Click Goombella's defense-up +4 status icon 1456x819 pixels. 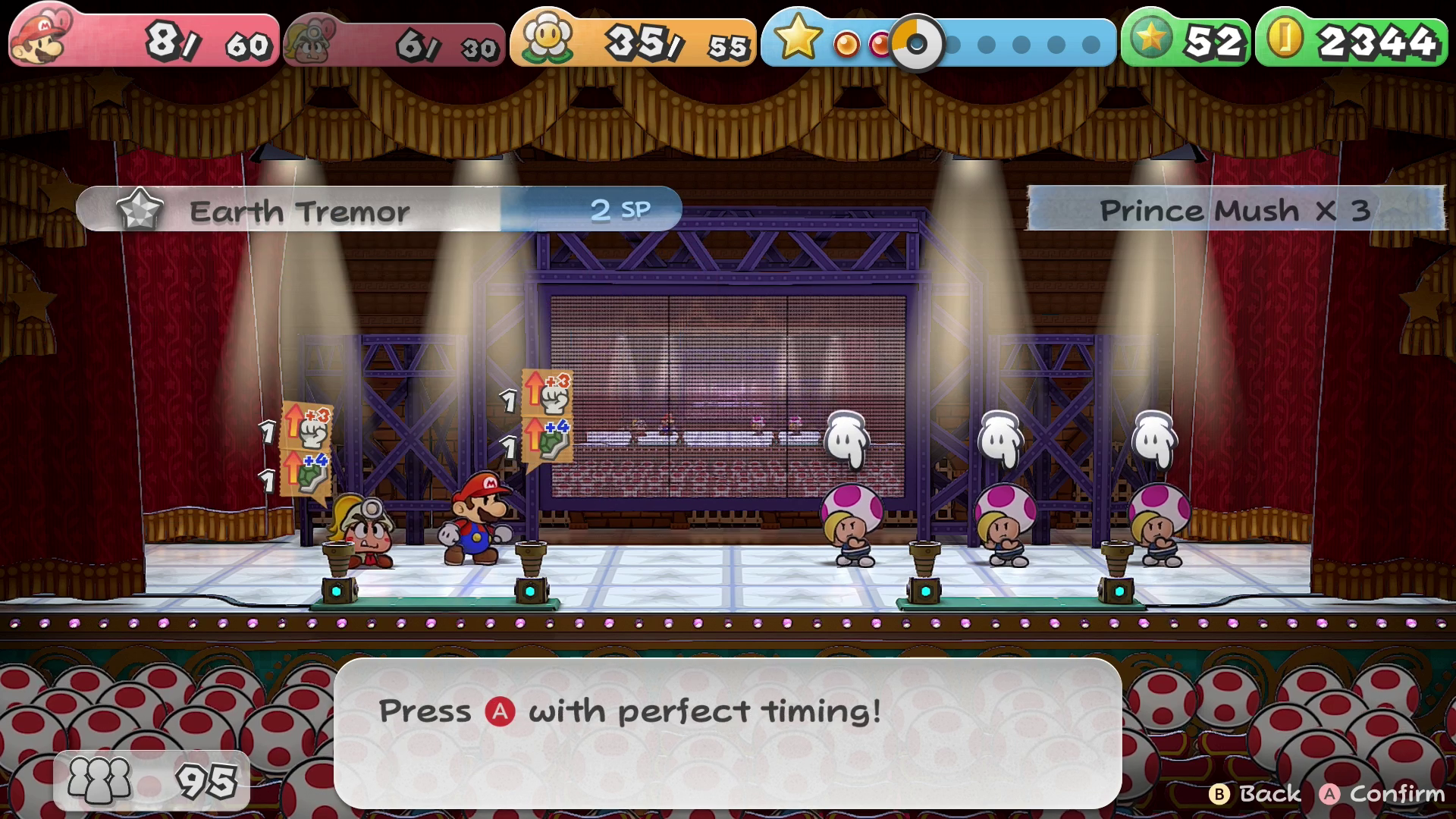click(x=306, y=472)
